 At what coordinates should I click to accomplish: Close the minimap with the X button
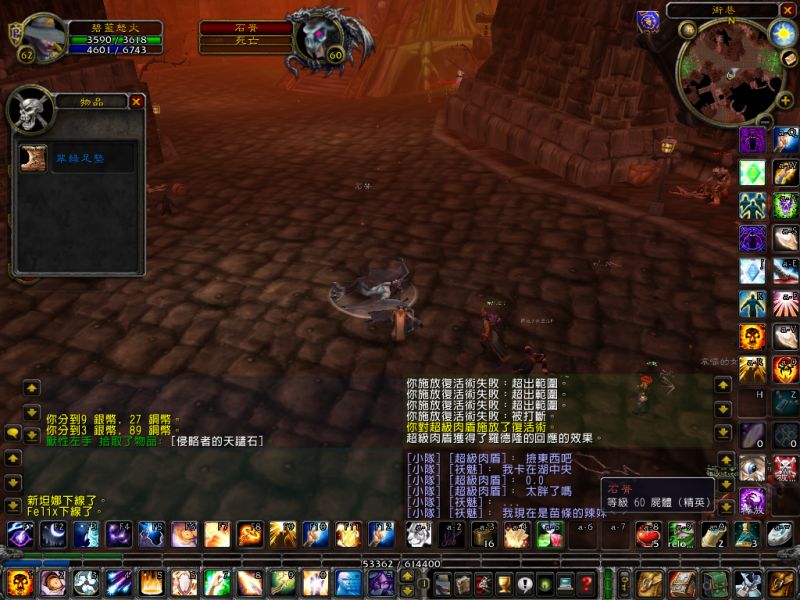pyautogui.click(x=788, y=10)
